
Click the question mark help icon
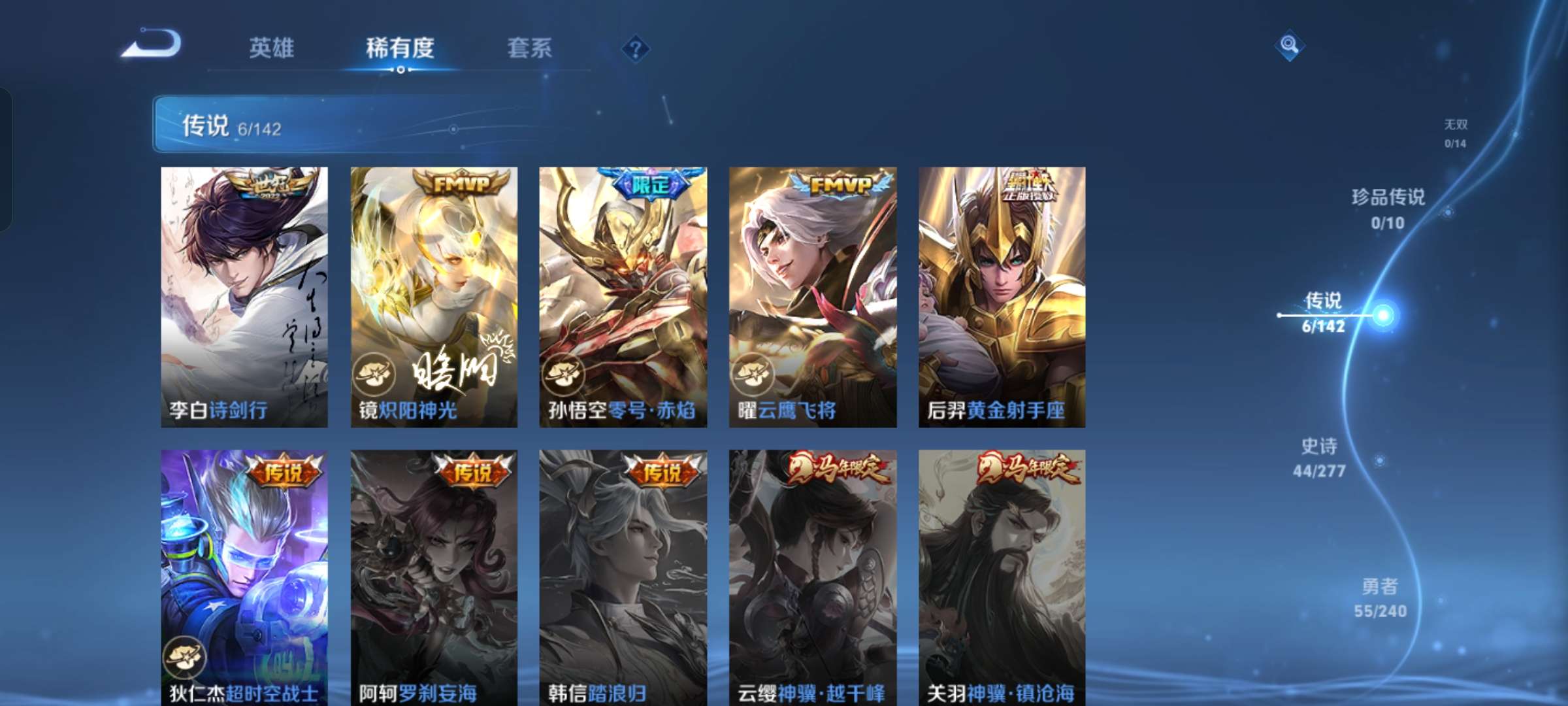pos(637,49)
